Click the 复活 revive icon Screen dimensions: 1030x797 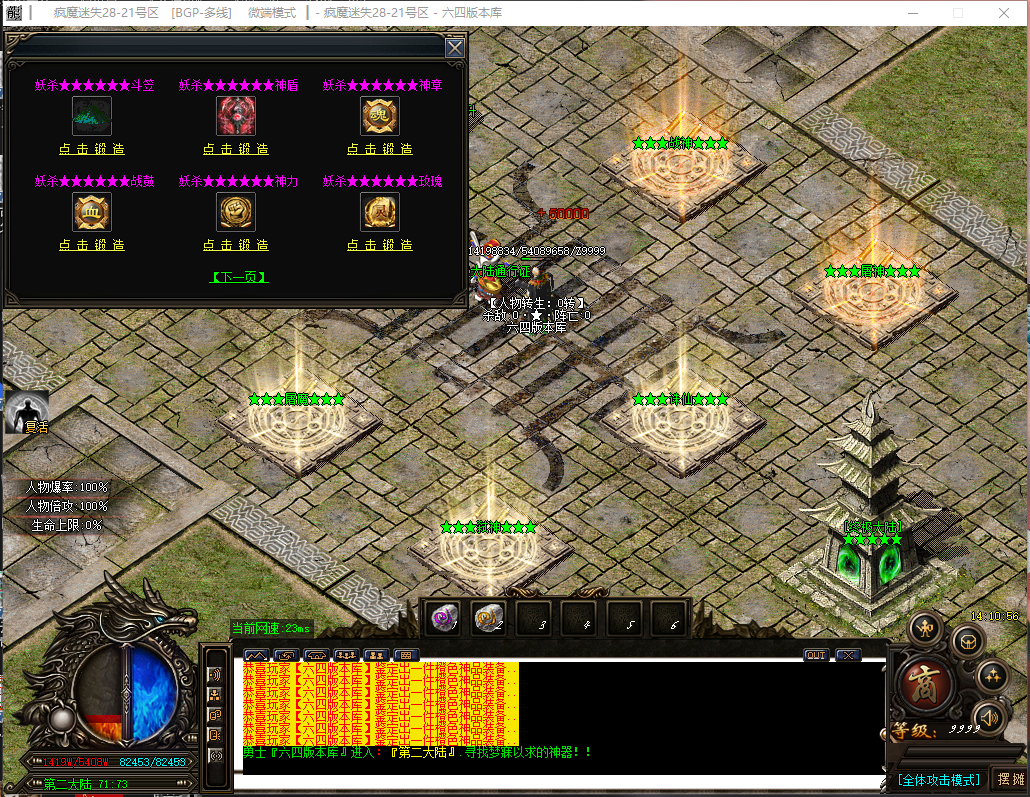(x=26, y=413)
